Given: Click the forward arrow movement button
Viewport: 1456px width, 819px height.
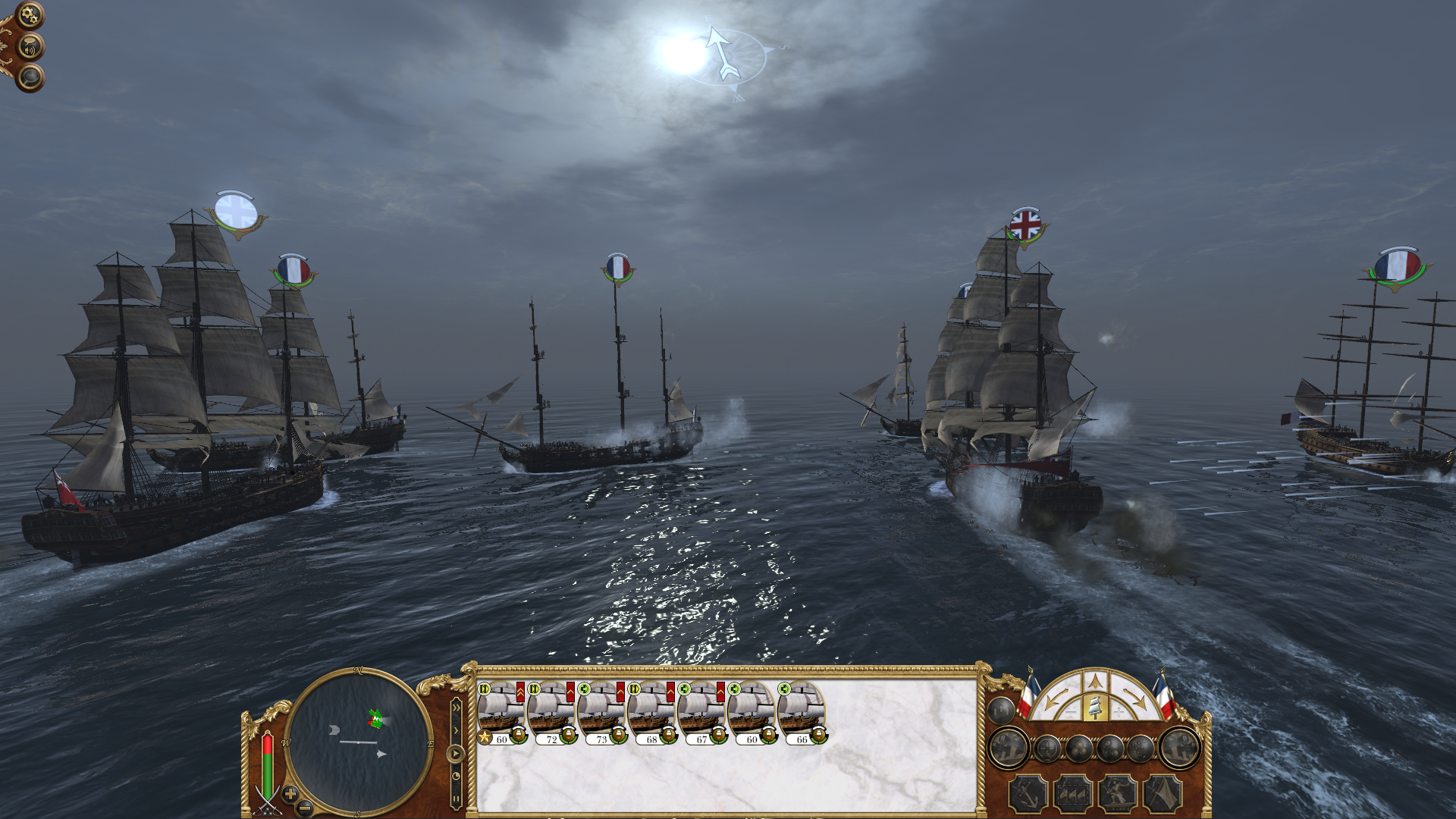Looking at the screenshot, I should (x=1094, y=682).
